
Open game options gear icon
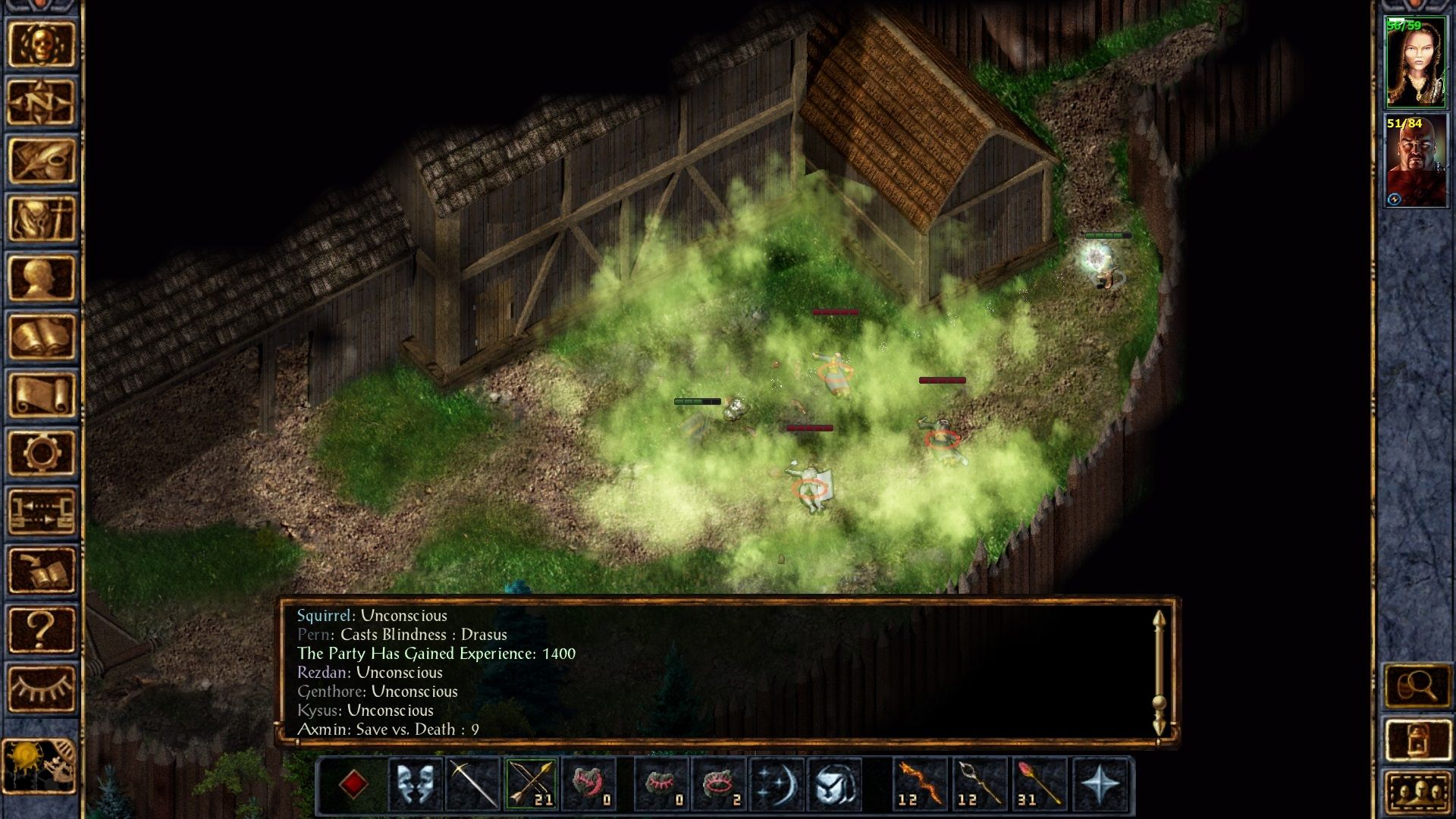[41, 453]
